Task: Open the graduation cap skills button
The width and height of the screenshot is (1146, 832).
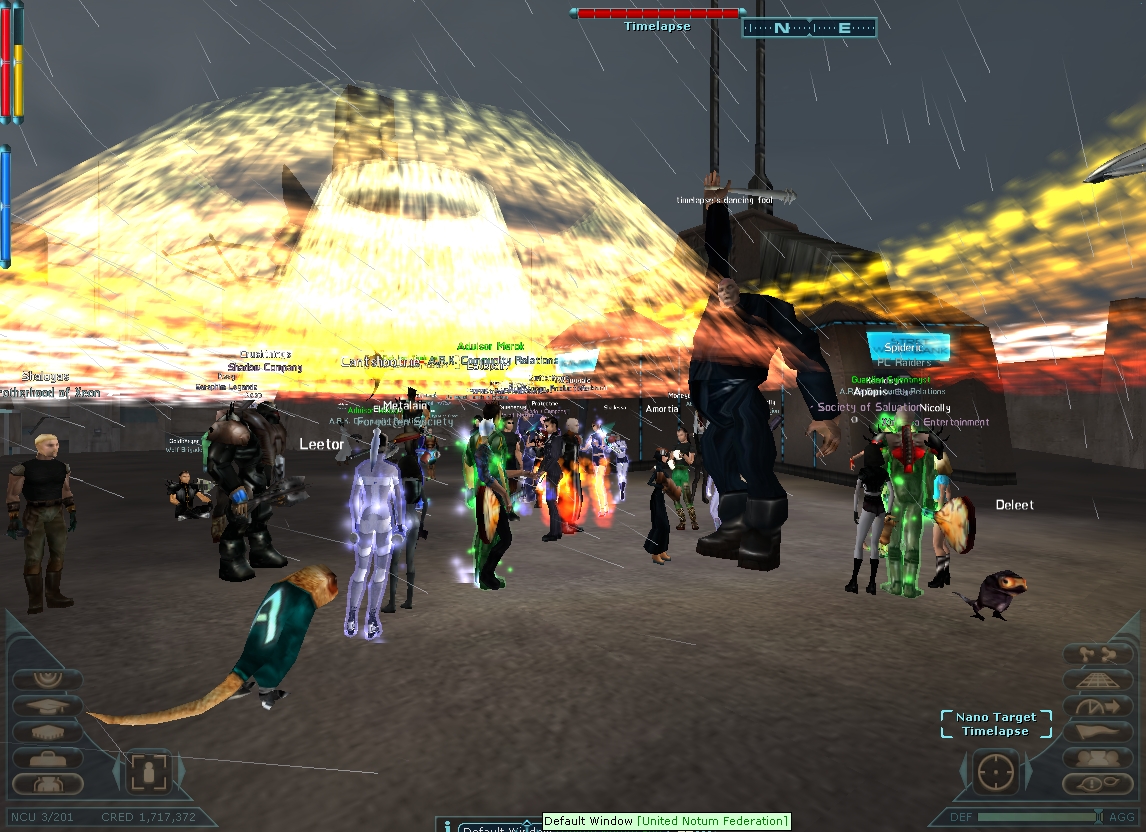Action: (48, 705)
